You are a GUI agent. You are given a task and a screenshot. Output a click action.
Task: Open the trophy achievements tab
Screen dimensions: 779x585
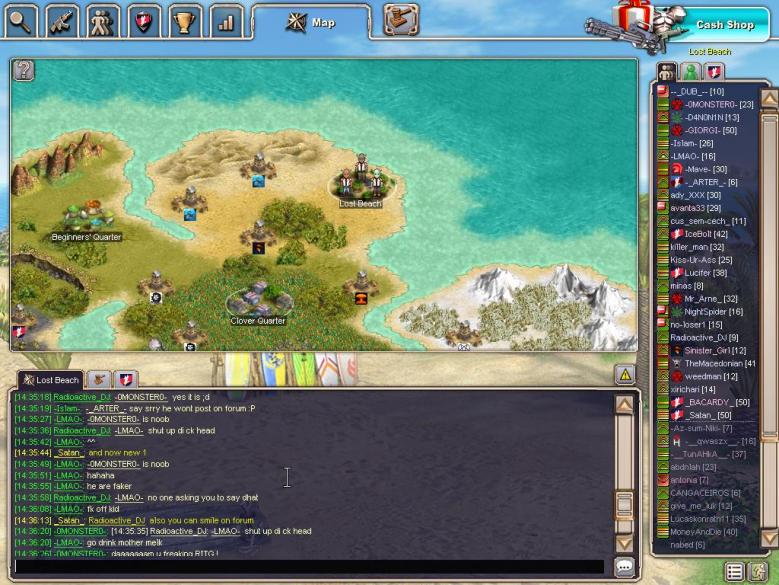184,20
